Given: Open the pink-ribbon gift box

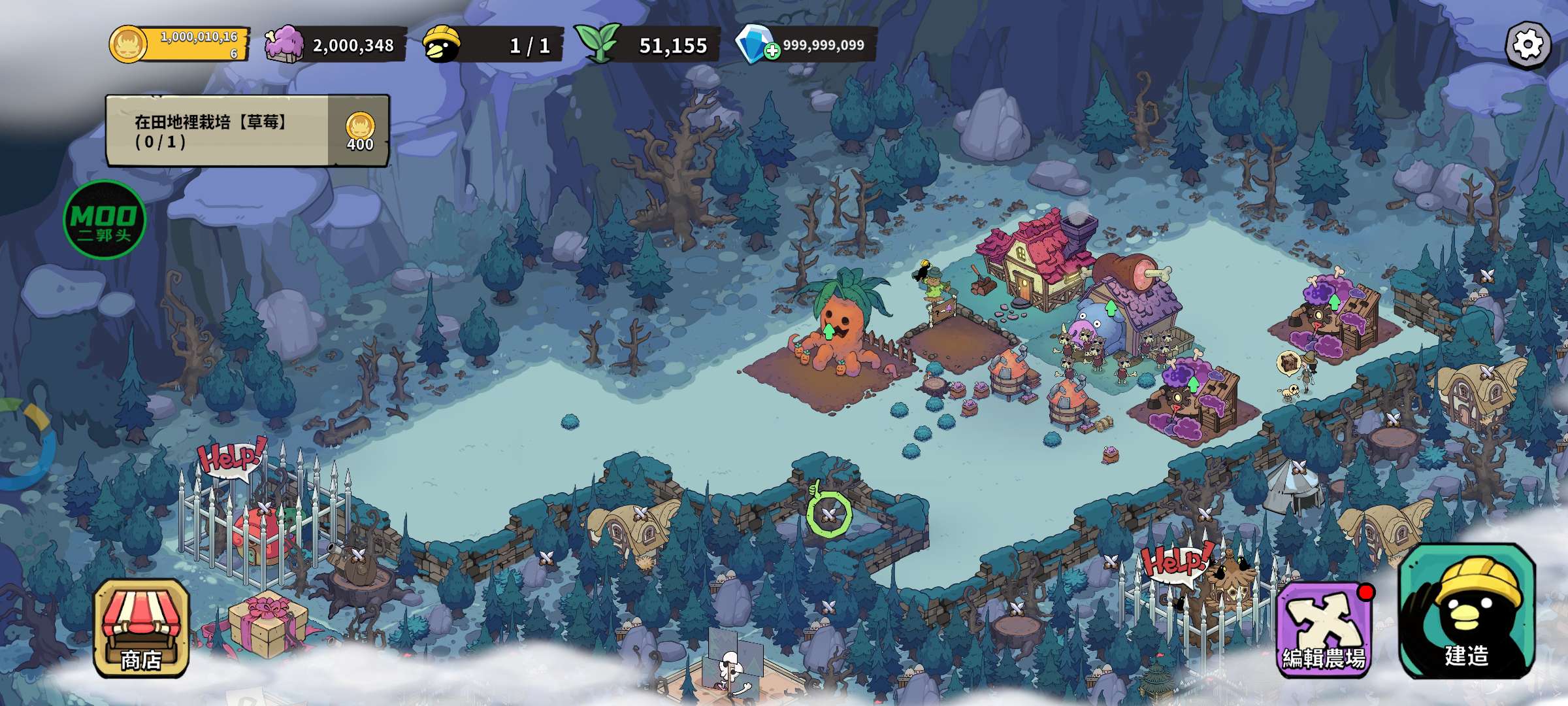Looking at the screenshot, I should tap(267, 624).
